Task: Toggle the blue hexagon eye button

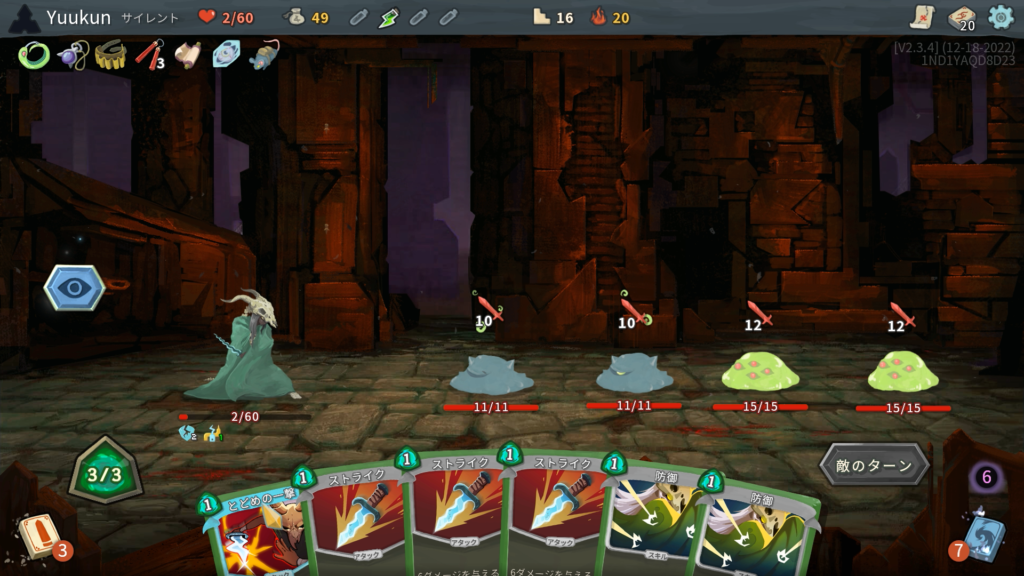Action: tap(74, 287)
